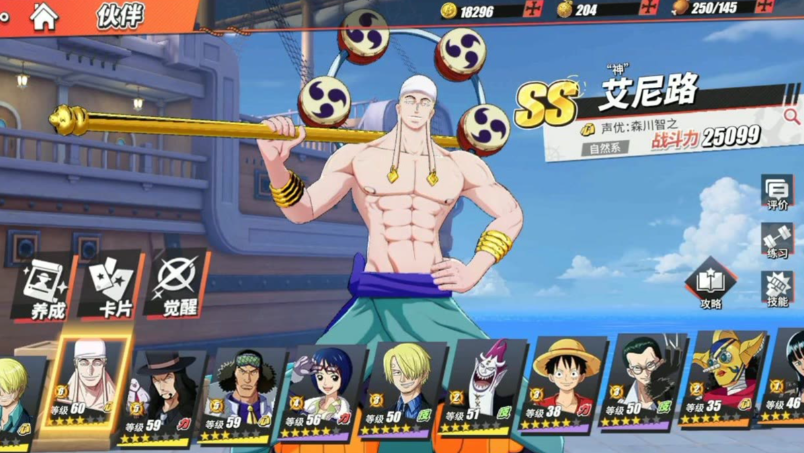
Task: Open the 养成 training panel
Action: tap(45, 289)
